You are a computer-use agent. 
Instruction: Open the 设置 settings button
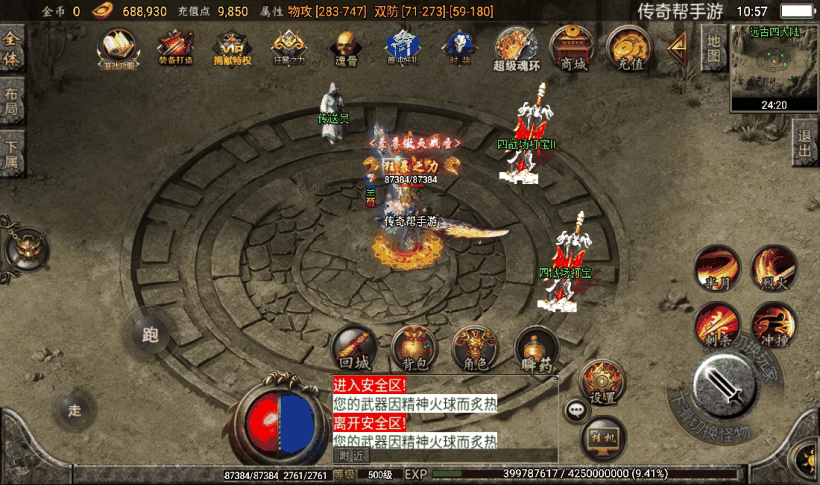pyautogui.click(x=603, y=382)
